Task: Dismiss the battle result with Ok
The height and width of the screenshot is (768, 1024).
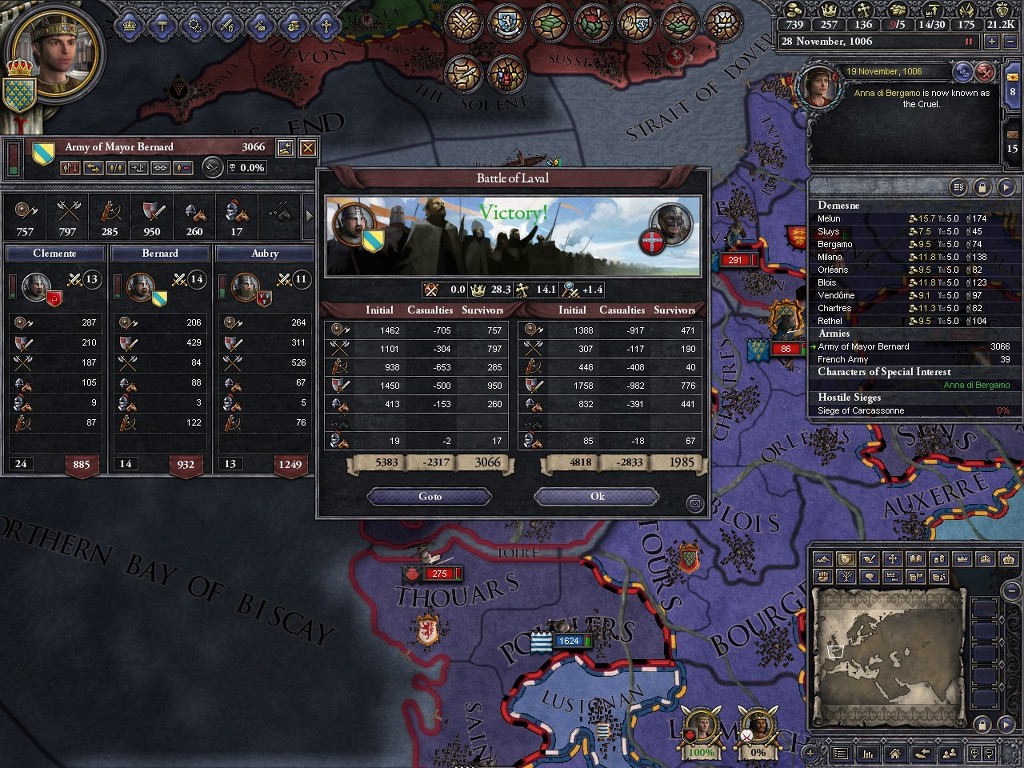Action: 597,497
